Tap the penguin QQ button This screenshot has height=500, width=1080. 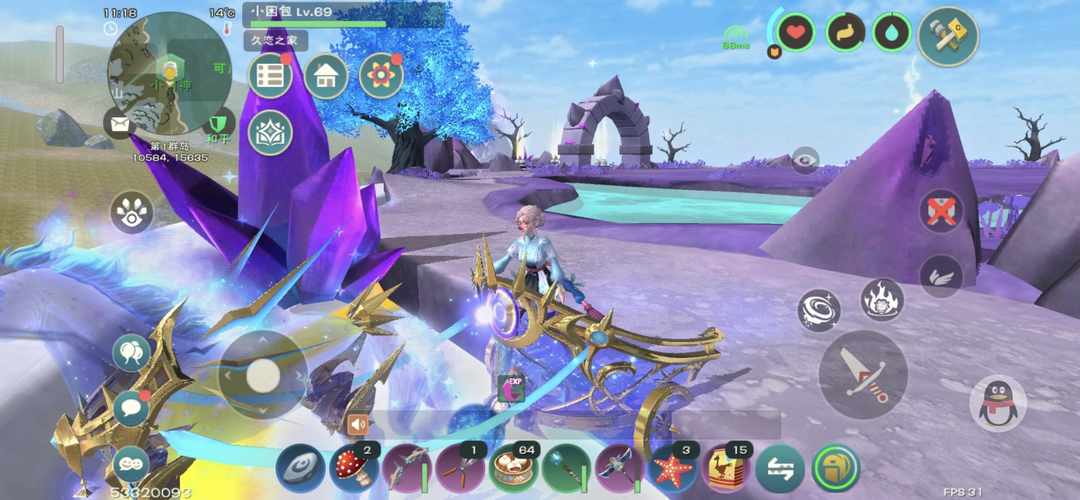pos(997,404)
